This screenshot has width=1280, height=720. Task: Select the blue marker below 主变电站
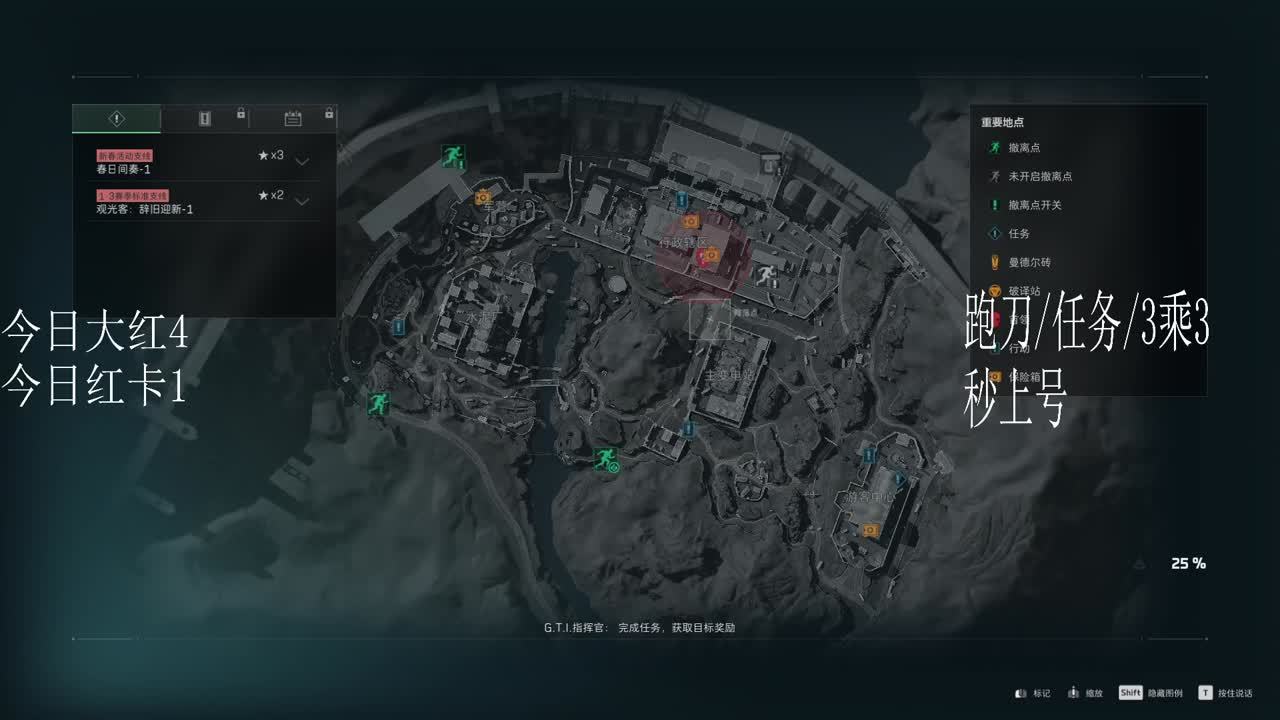coord(688,429)
